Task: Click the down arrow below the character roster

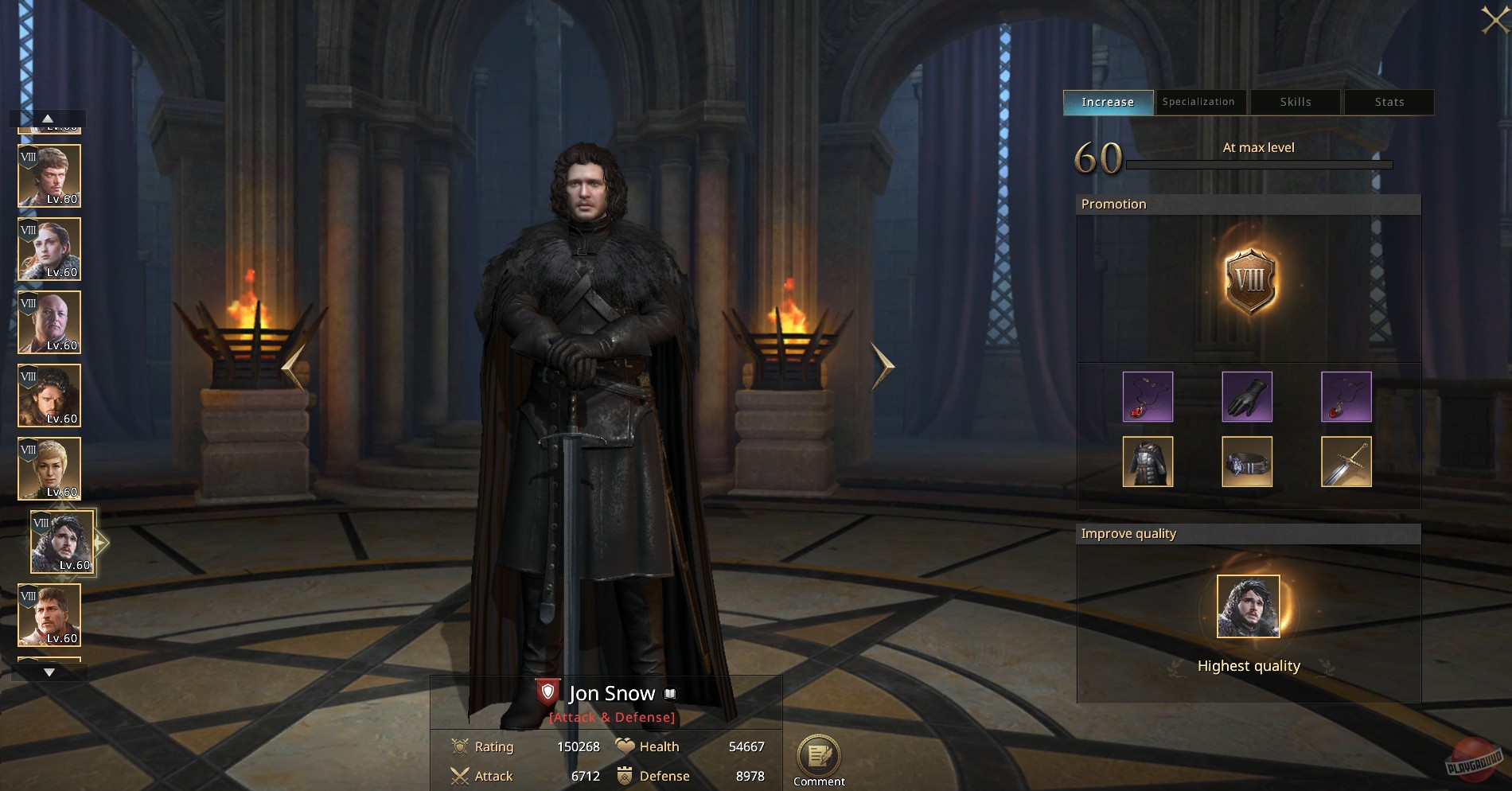Action: pyautogui.click(x=49, y=671)
